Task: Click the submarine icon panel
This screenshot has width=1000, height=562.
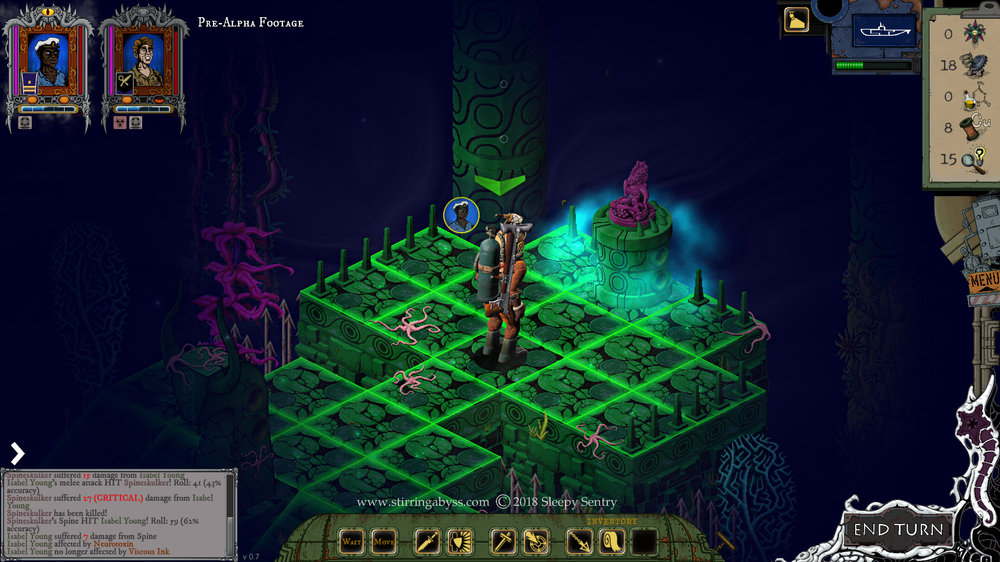Action: pos(883,31)
